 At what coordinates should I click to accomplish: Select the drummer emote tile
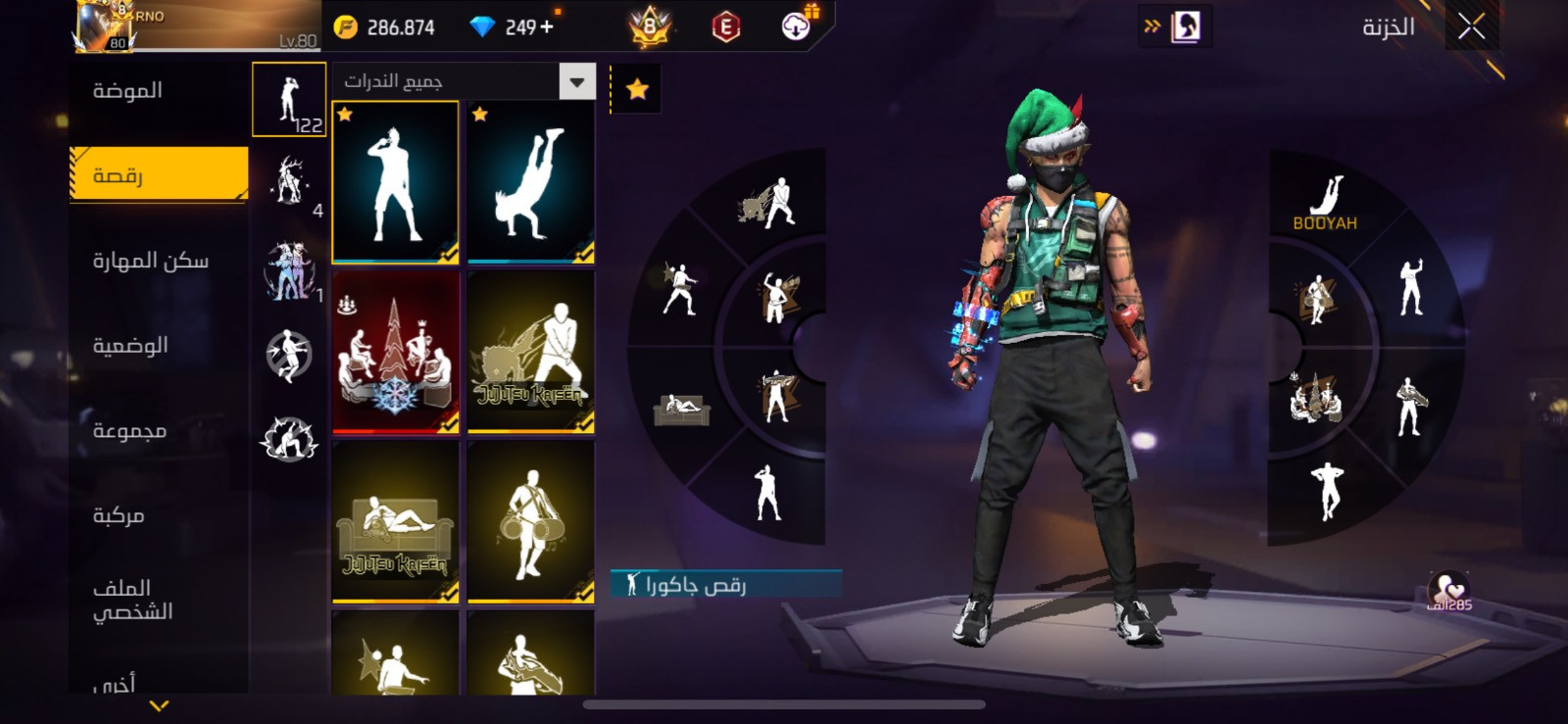[x=530, y=522]
